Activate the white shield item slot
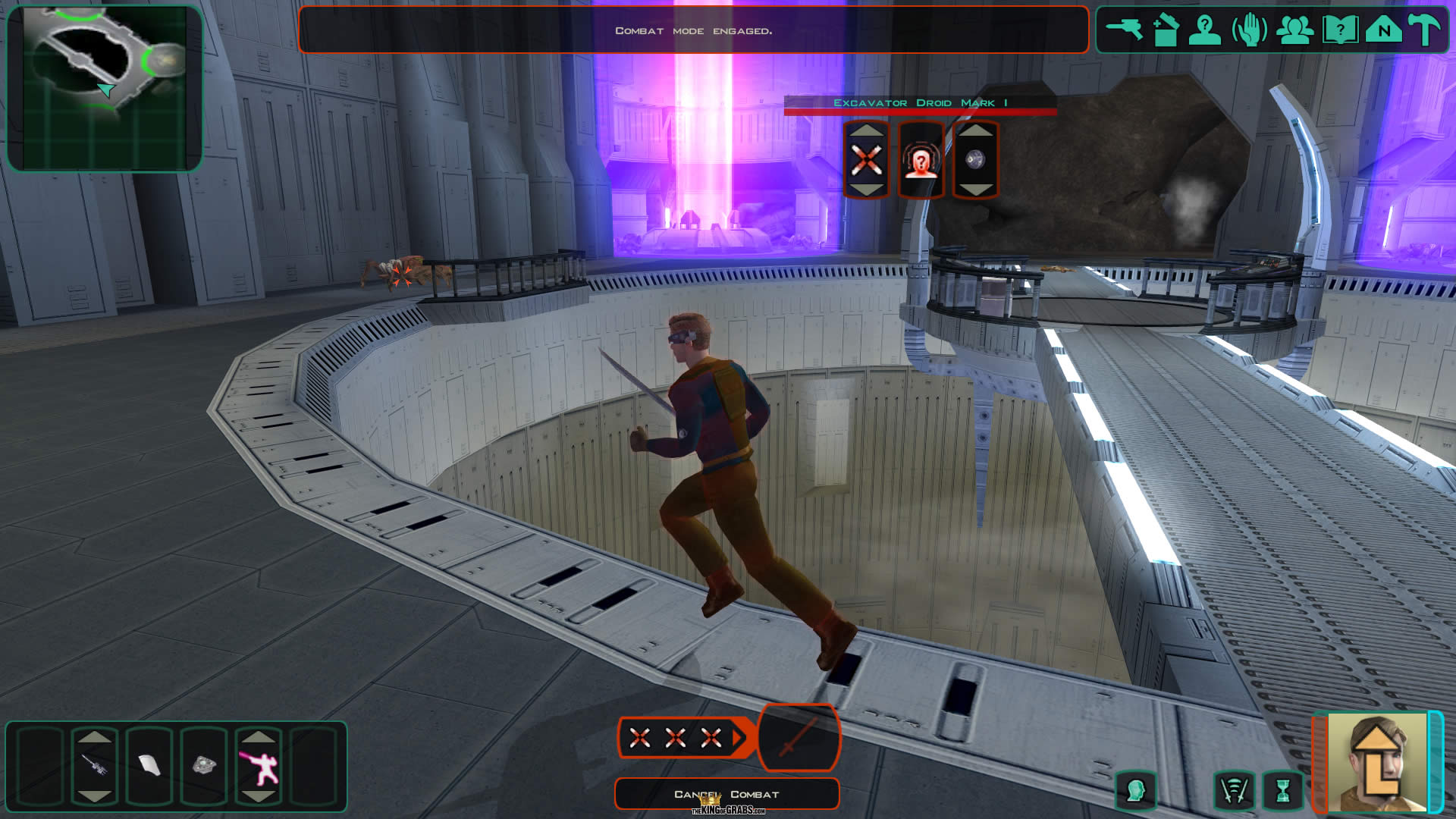This screenshot has height=819, width=1456. coord(149,764)
